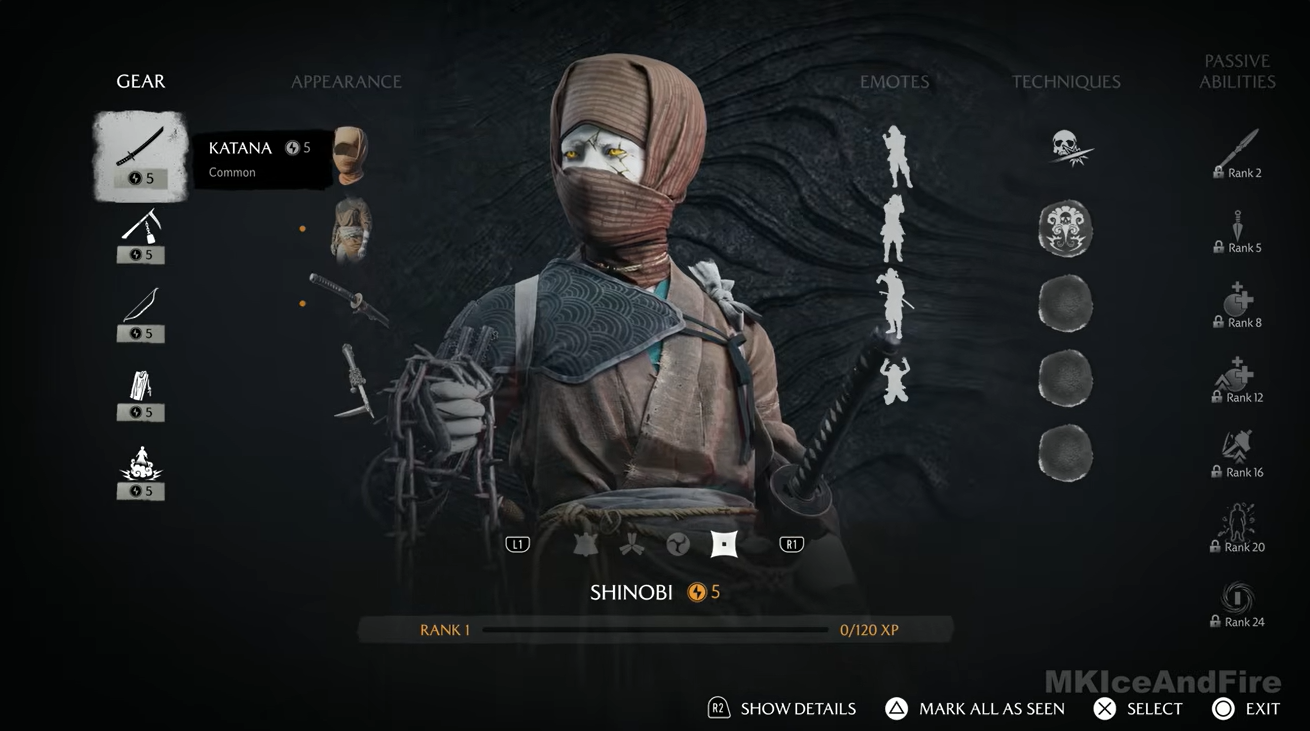Viewport: 1310px width, 731px height.
Task: Select the white shuriken Shinobi class icon
Action: pyautogui.click(x=724, y=544)
